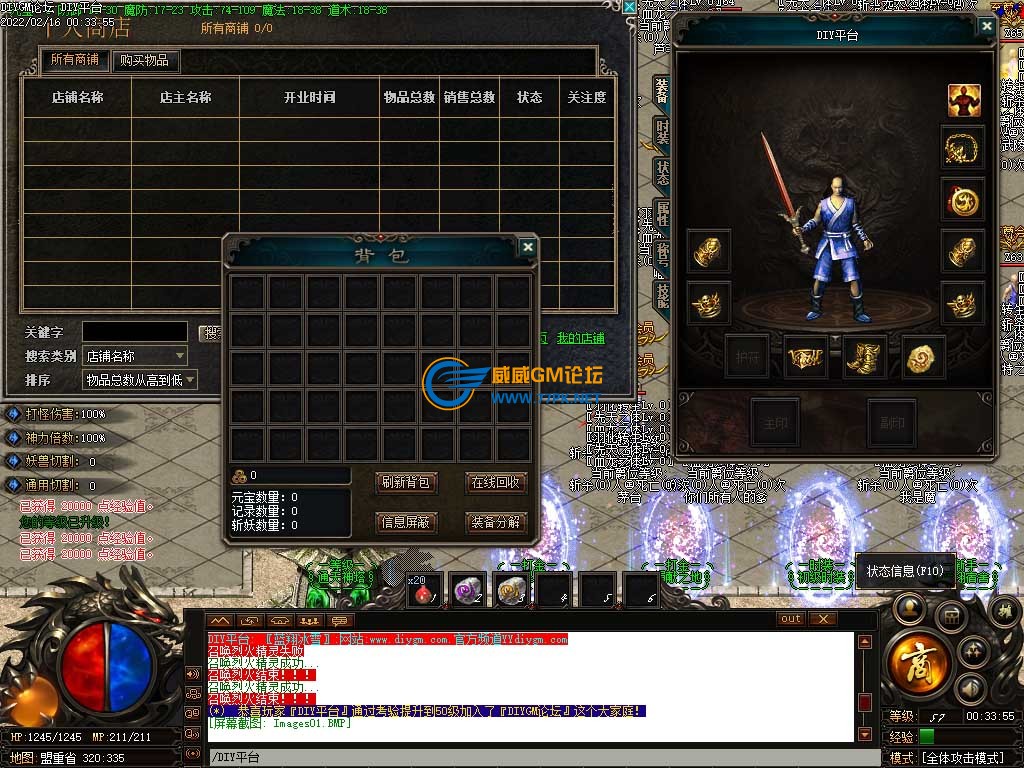Screen dimensions: 1024x768
Task: Open the 搜索类别 dropdown showing 店铺名称
Action: click(x=135, y=356)
